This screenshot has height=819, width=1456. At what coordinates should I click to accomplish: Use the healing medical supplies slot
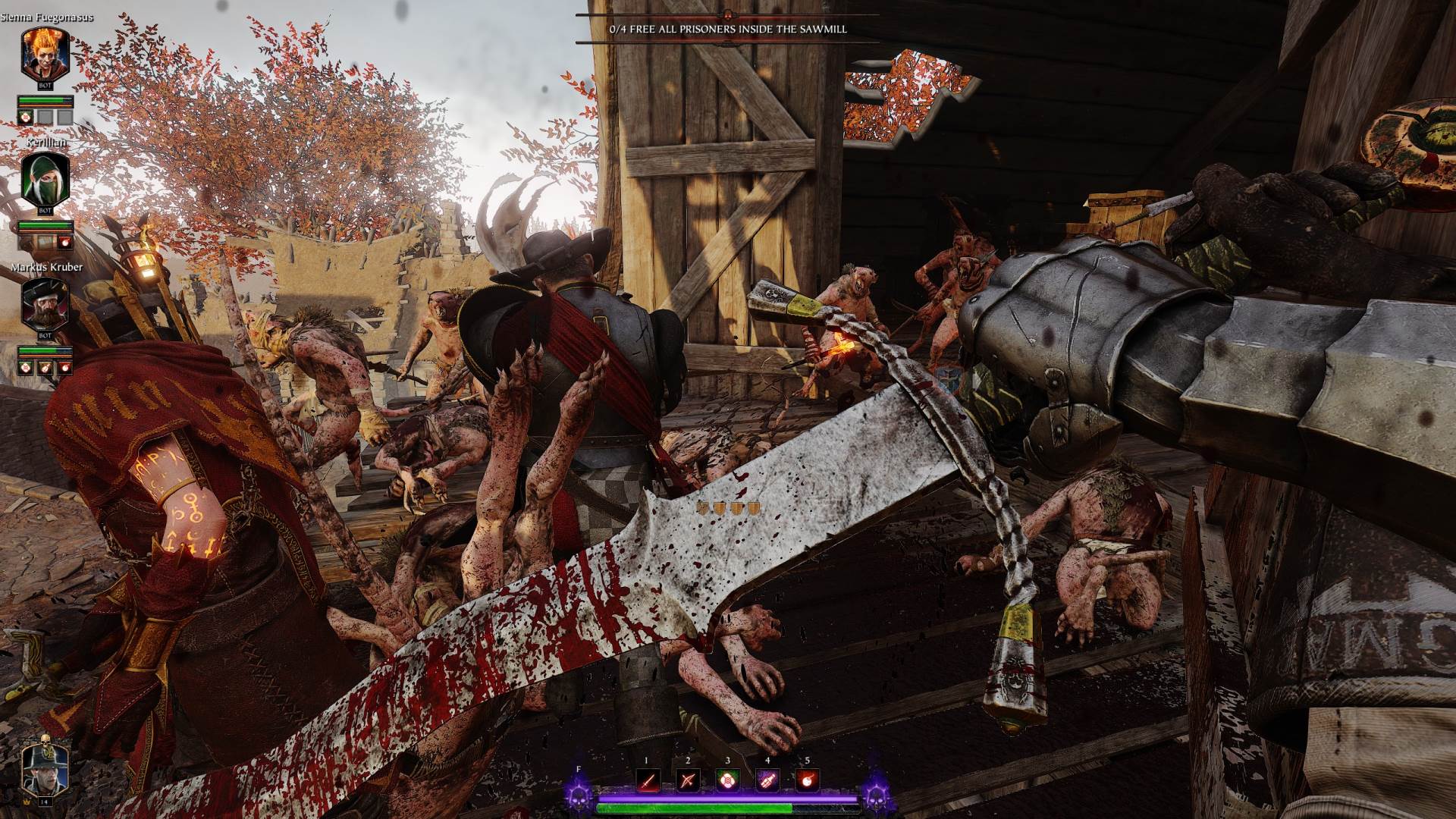[x=727, y=780]
